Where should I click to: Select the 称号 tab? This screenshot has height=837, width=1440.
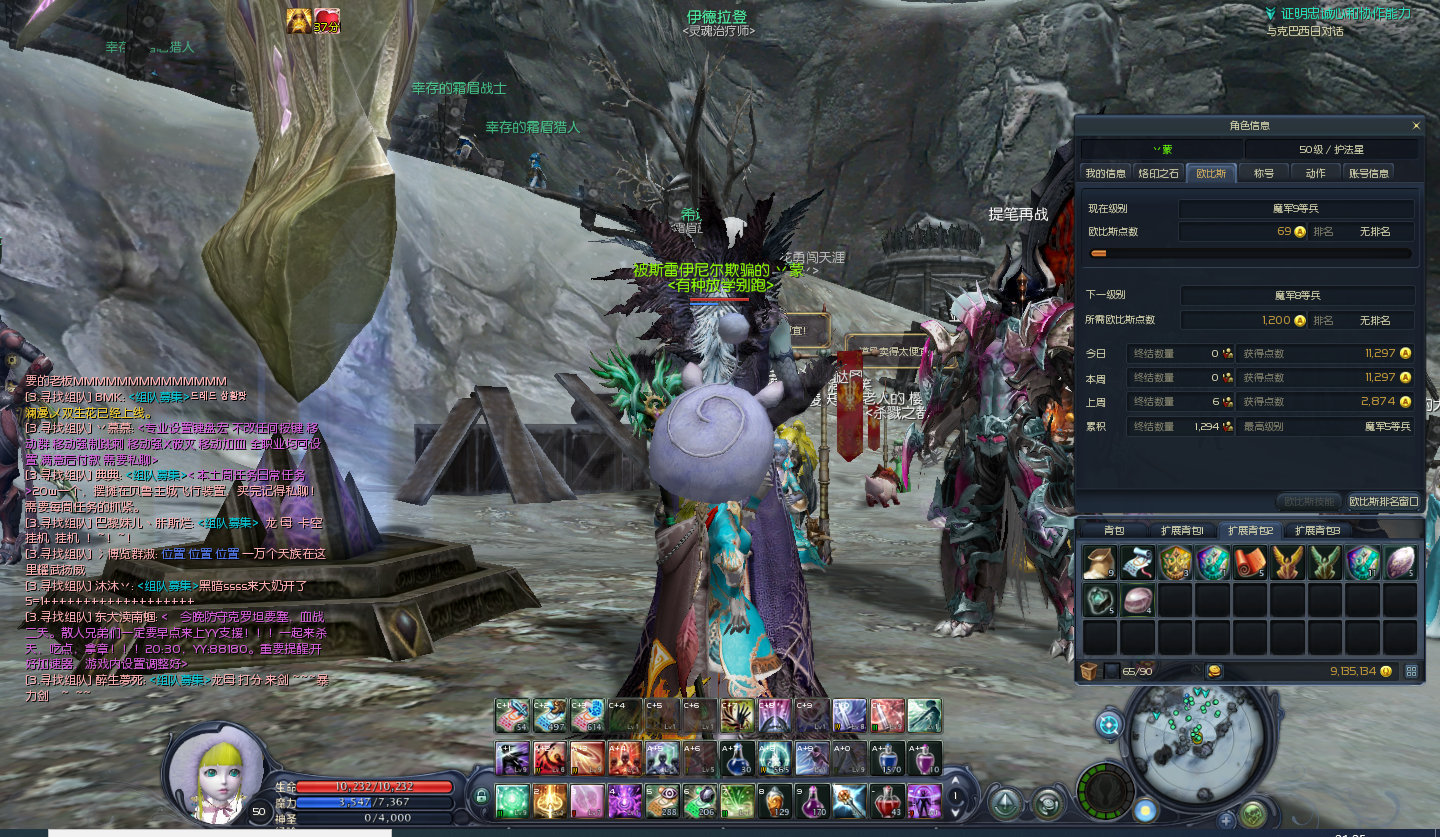(x=1264, y=173)
